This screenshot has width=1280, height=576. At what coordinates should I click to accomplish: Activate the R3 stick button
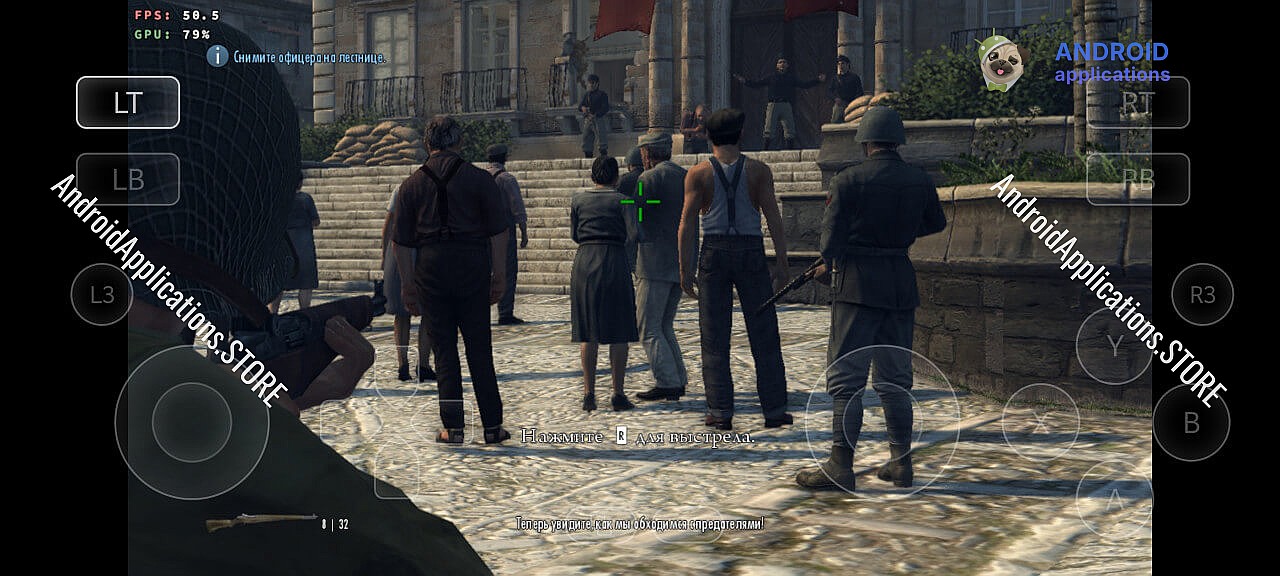(x=1202, y=294)
